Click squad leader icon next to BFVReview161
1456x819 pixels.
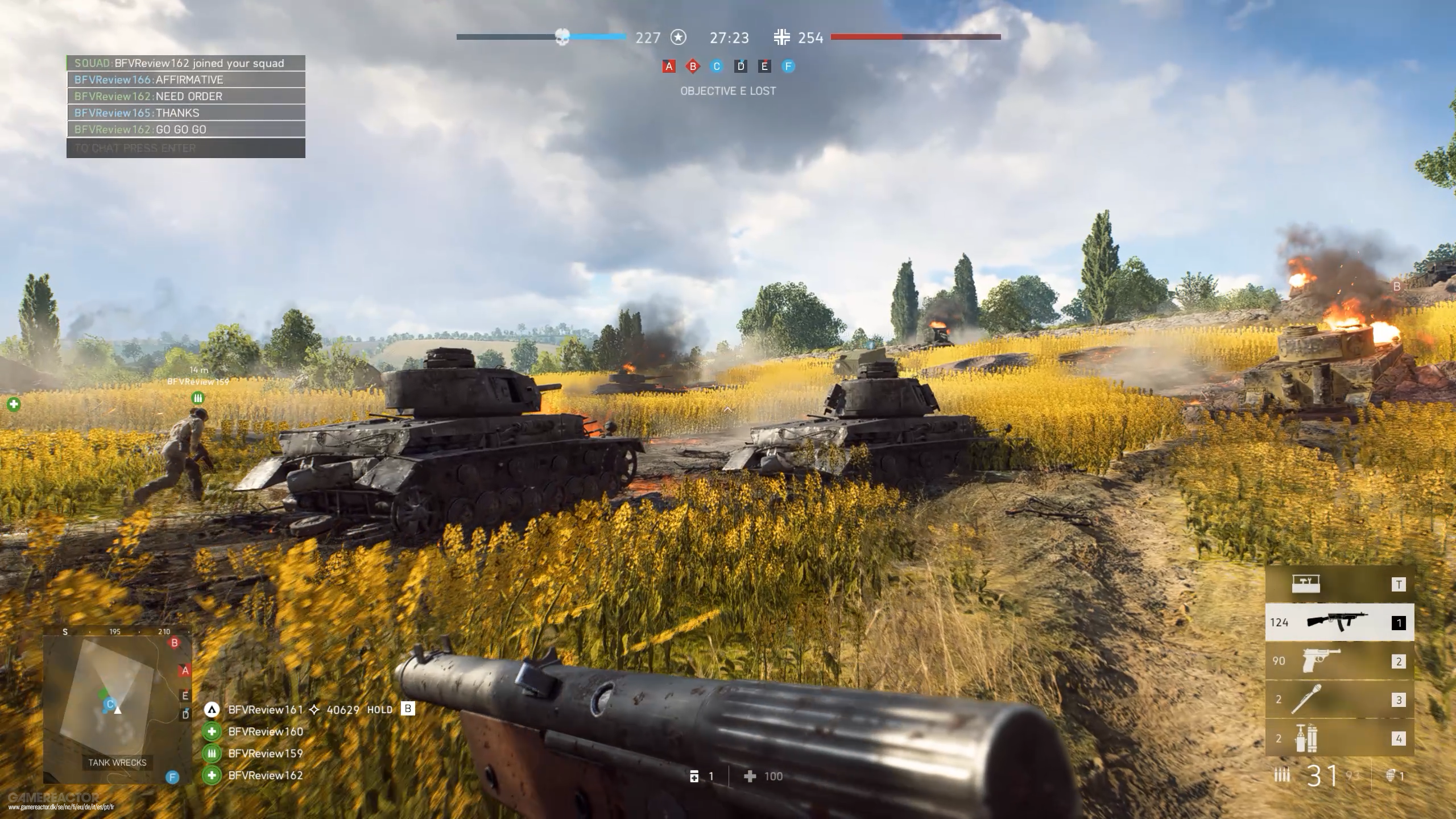click(212, 710)
